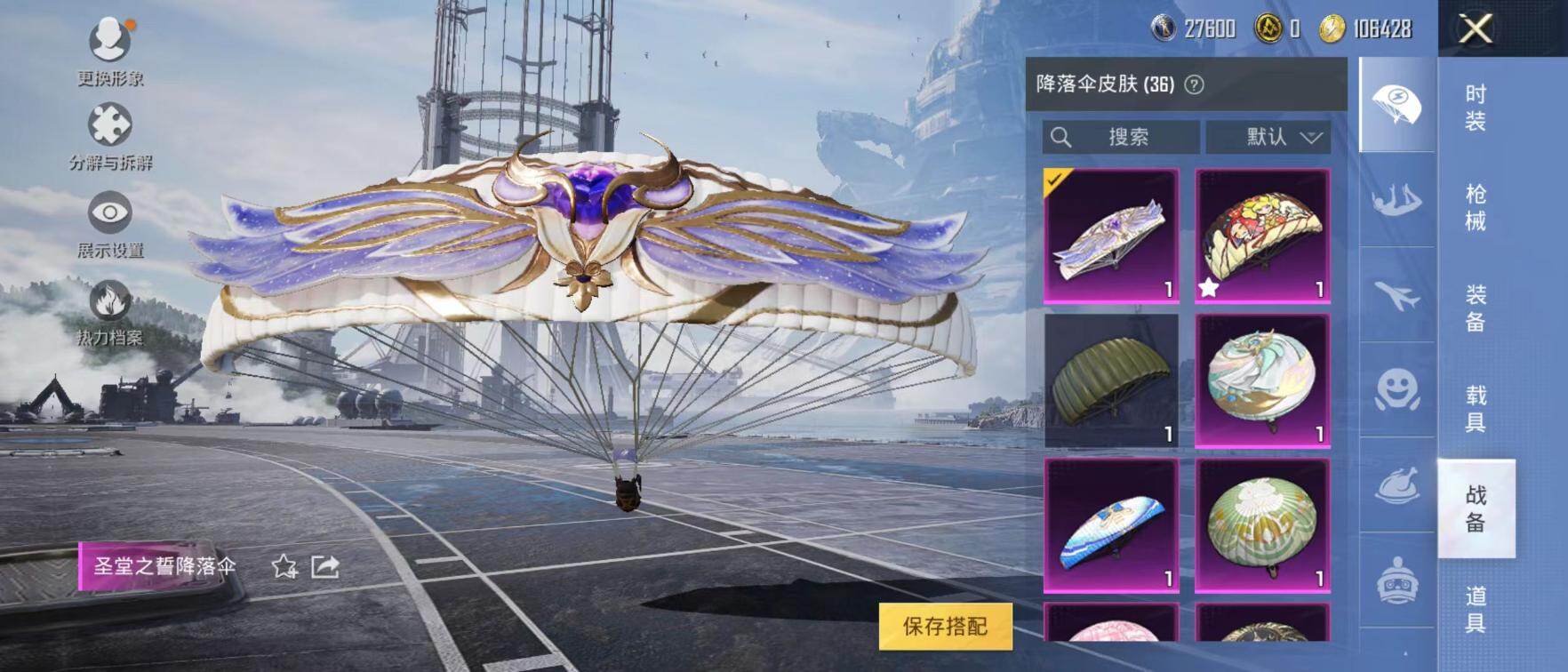Switch to the 时装 fashion tab
The height and width of the screenshot is (672, 1568).
point(1476,108)
